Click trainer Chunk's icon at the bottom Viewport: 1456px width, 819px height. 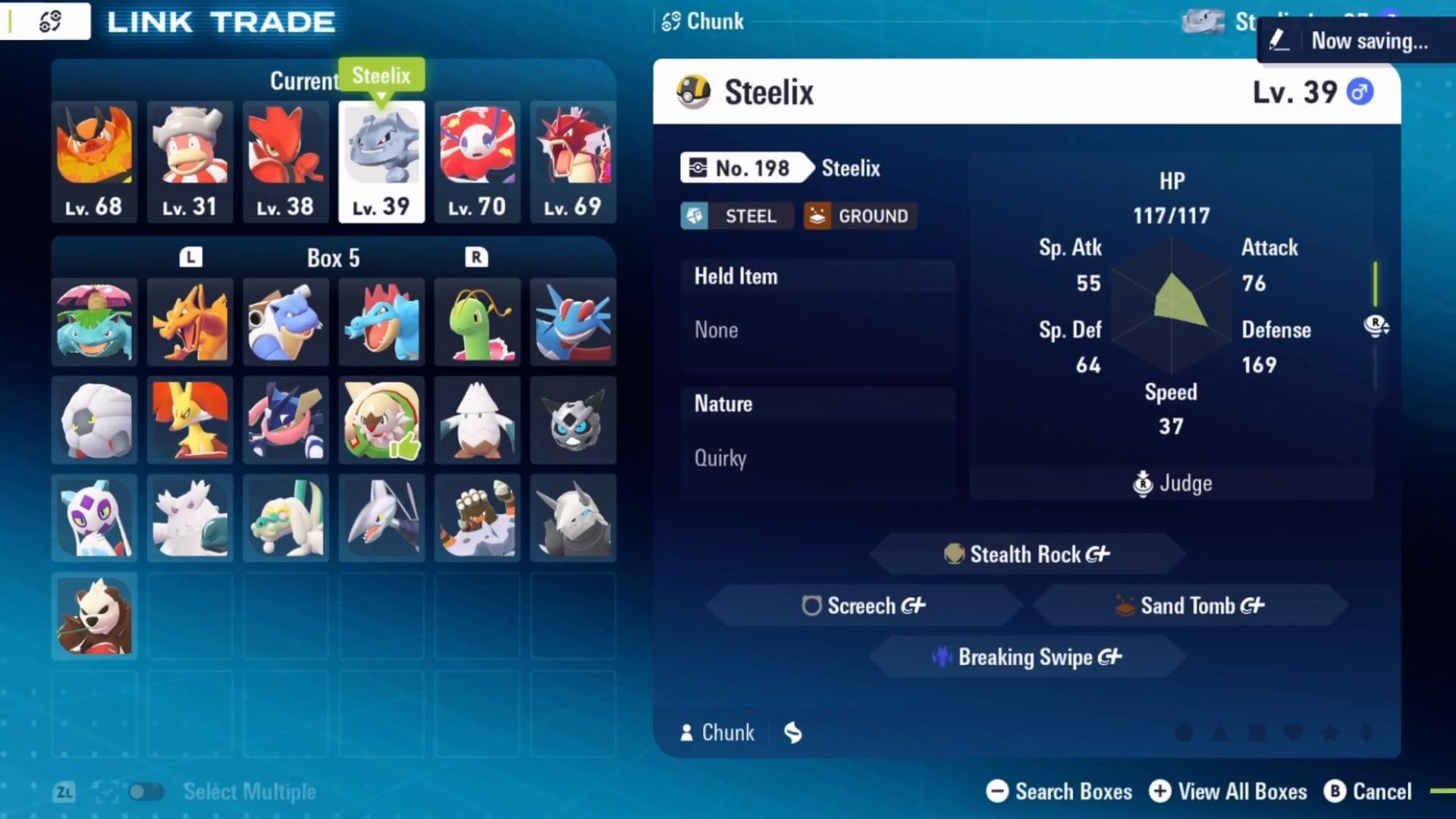tap(686, 732)
